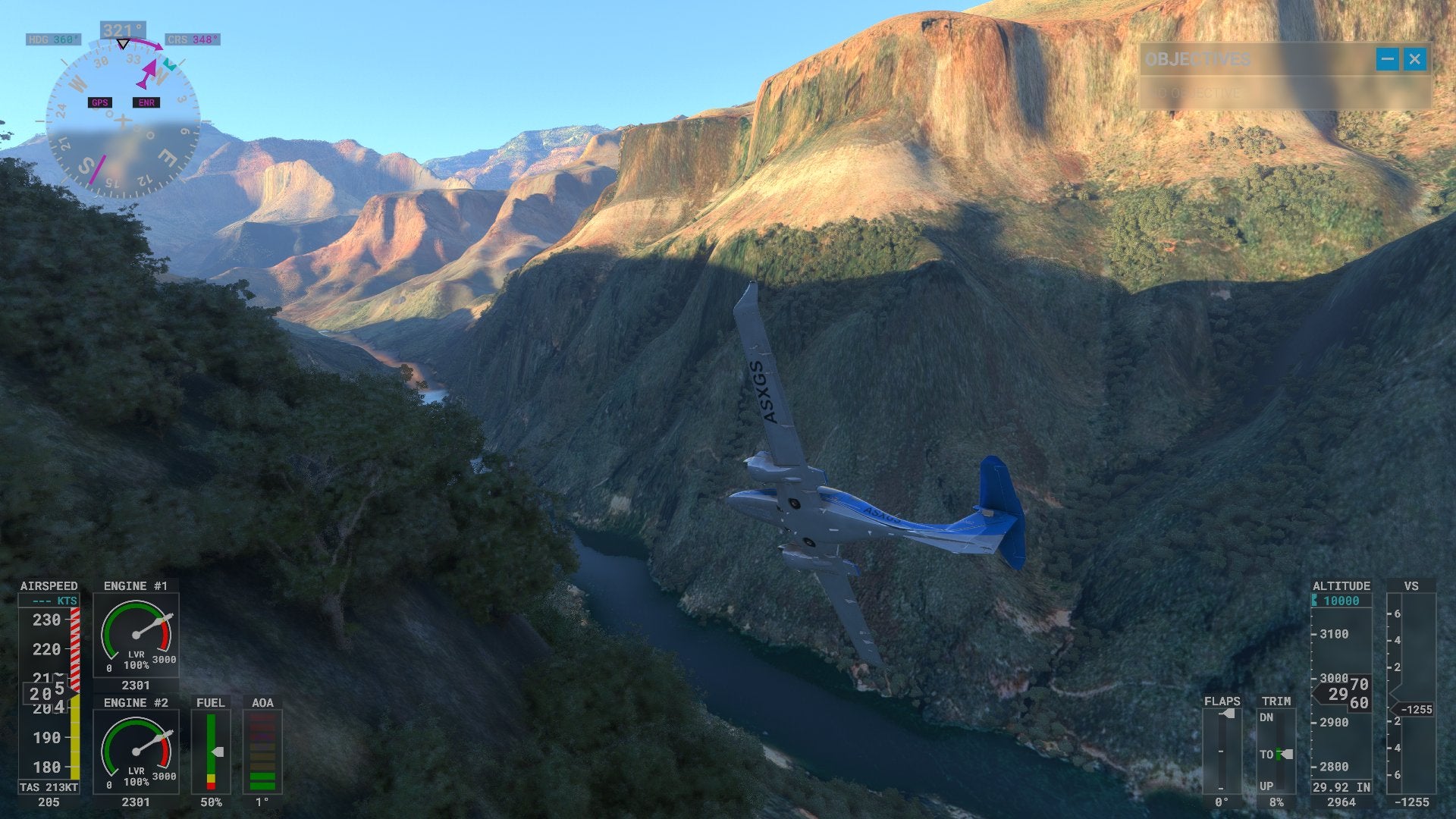Click the CRS 348° readout
Screen dimensions: 1456x819
tap(192, 38)
